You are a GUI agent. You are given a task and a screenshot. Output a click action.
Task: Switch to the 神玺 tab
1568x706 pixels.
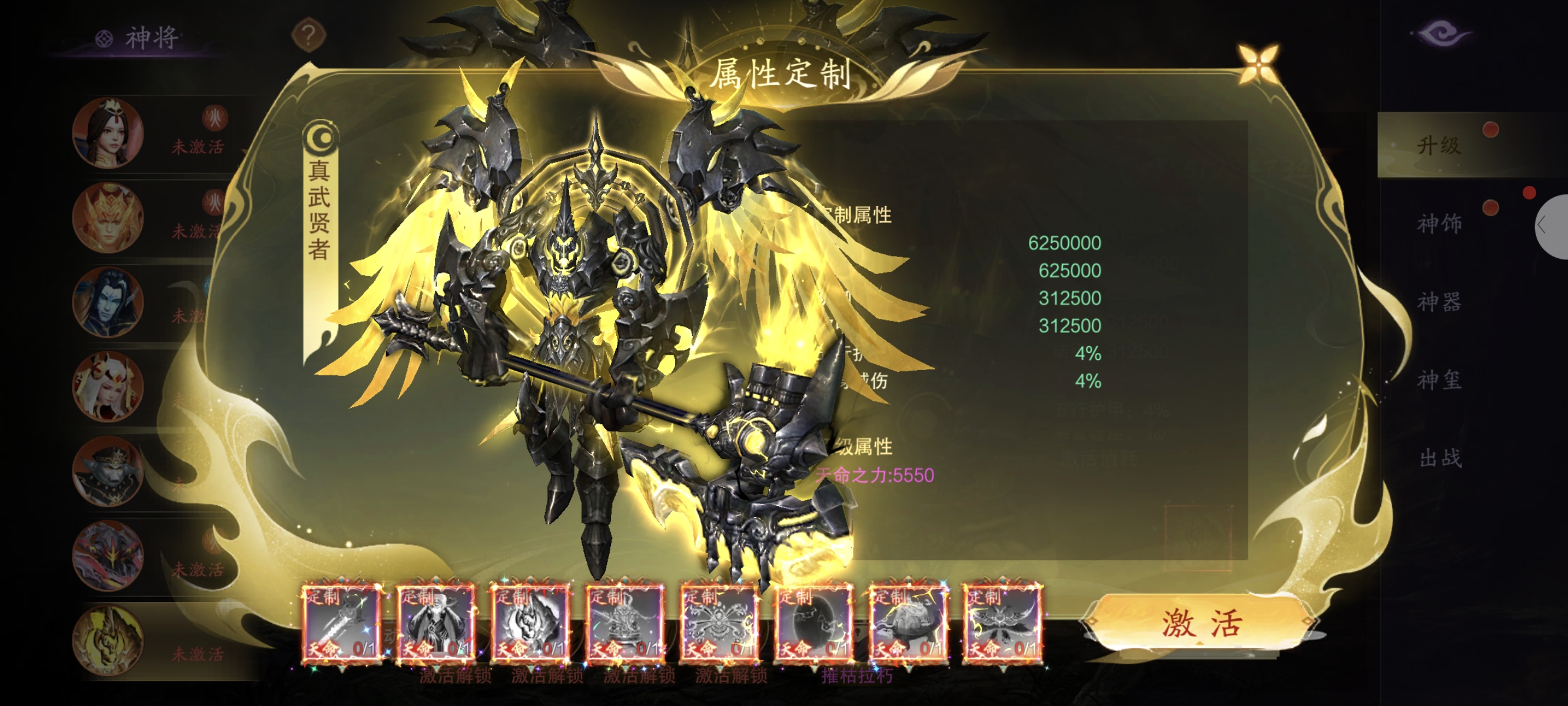click(x=1439, y=381)
